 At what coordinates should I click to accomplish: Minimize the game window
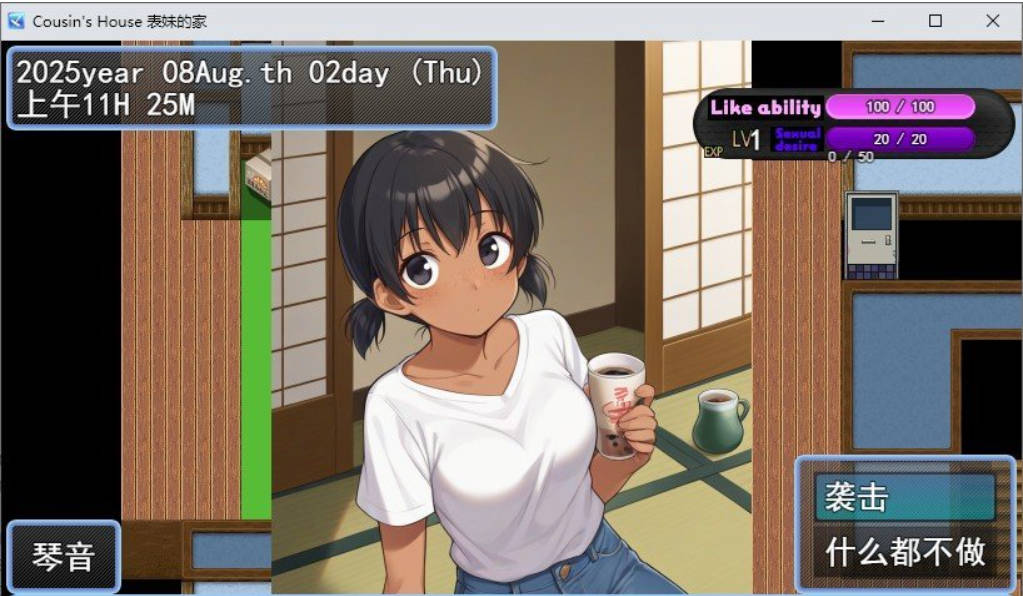pos(878,21)
